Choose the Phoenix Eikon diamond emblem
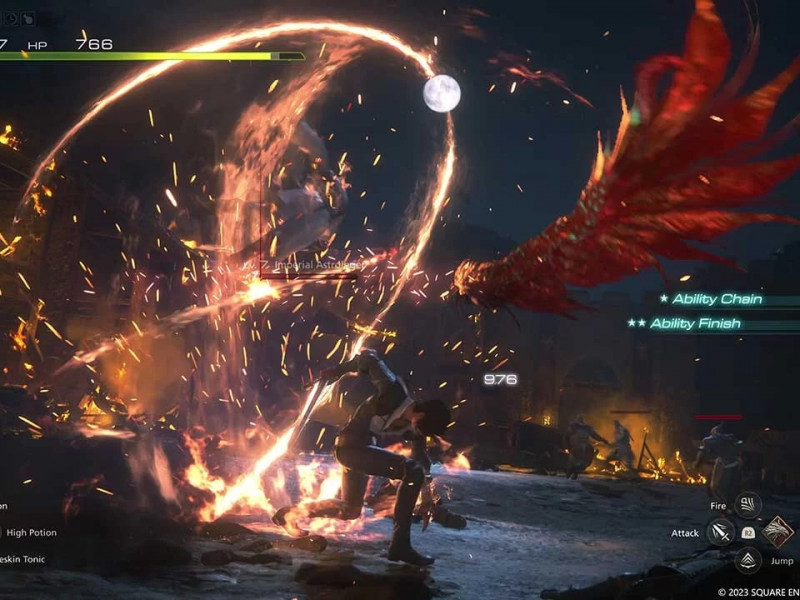Image resolution: width=800 pixels, height=600 pixels. [777, 532]
